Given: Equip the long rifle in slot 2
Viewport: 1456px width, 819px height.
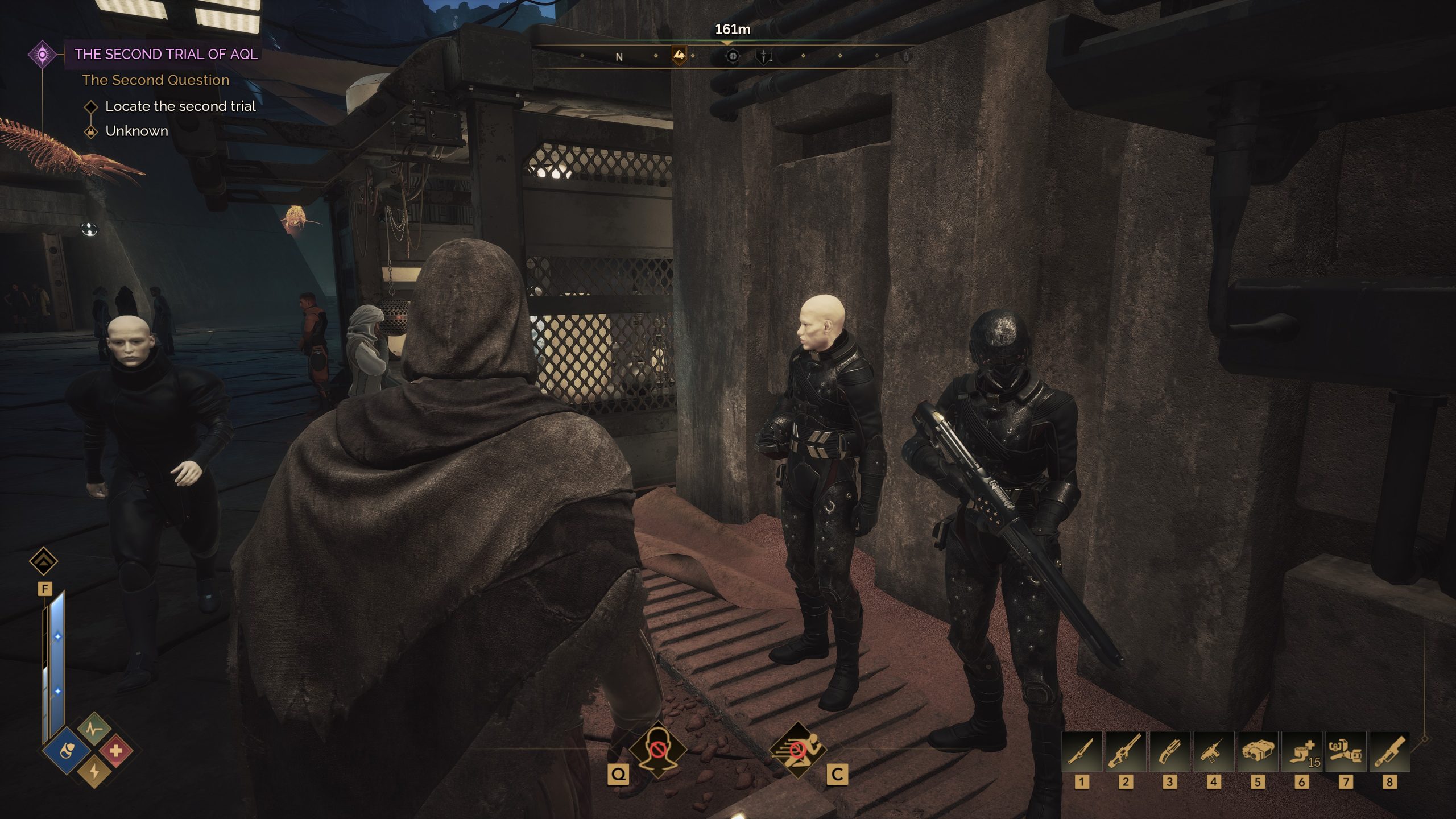Looking at the screenshot, I should click(1126, 751).
